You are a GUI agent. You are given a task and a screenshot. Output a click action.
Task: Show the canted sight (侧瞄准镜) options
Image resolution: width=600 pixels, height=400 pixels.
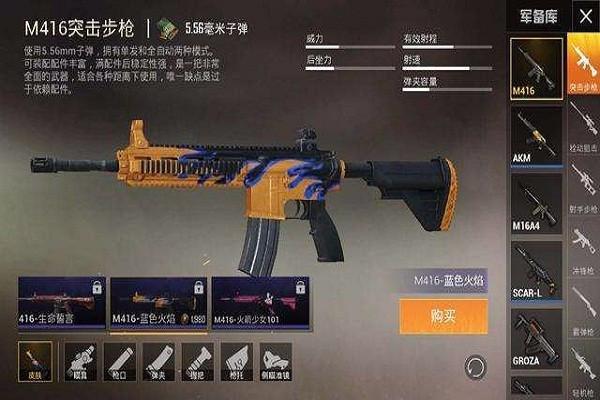click(x=276, y=358)
